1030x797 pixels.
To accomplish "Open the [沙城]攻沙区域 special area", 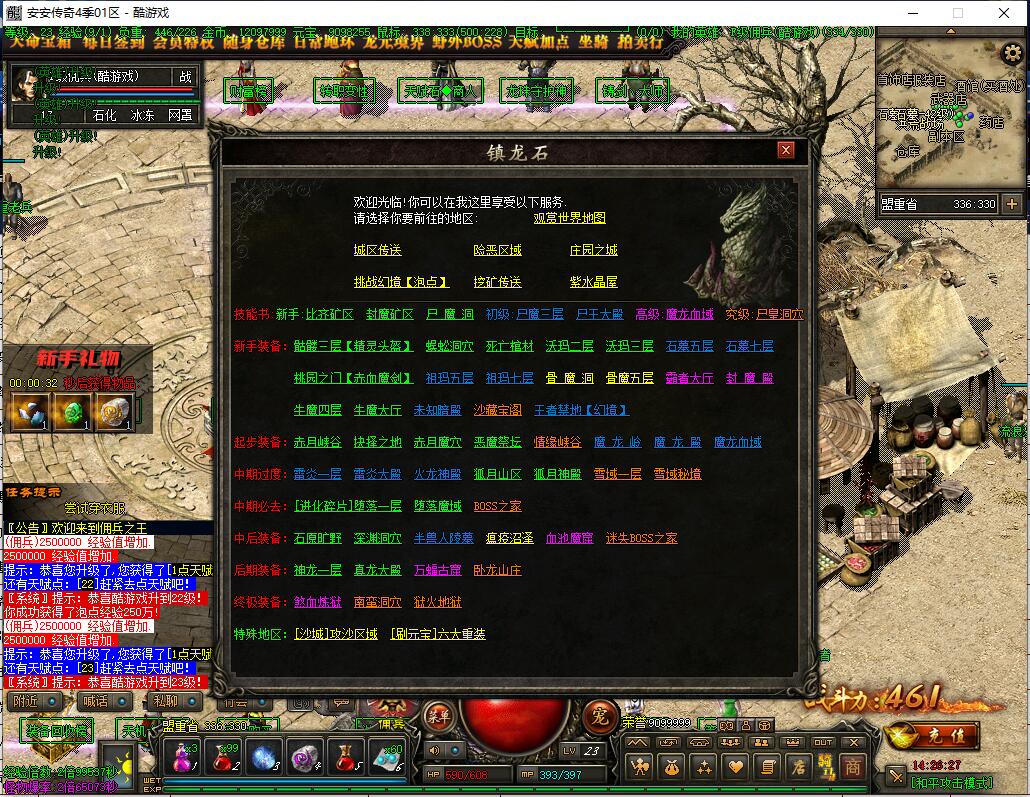I will coord(335,634).
